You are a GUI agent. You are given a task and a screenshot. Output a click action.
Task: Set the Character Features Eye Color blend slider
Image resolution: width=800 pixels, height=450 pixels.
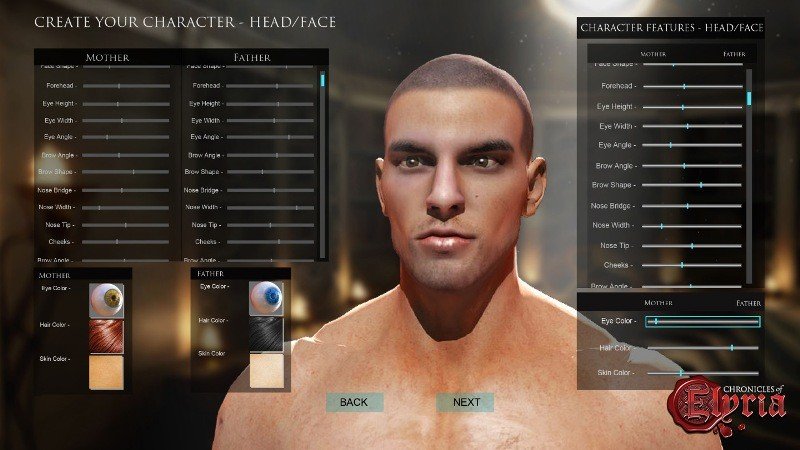[x=655, y=321]
